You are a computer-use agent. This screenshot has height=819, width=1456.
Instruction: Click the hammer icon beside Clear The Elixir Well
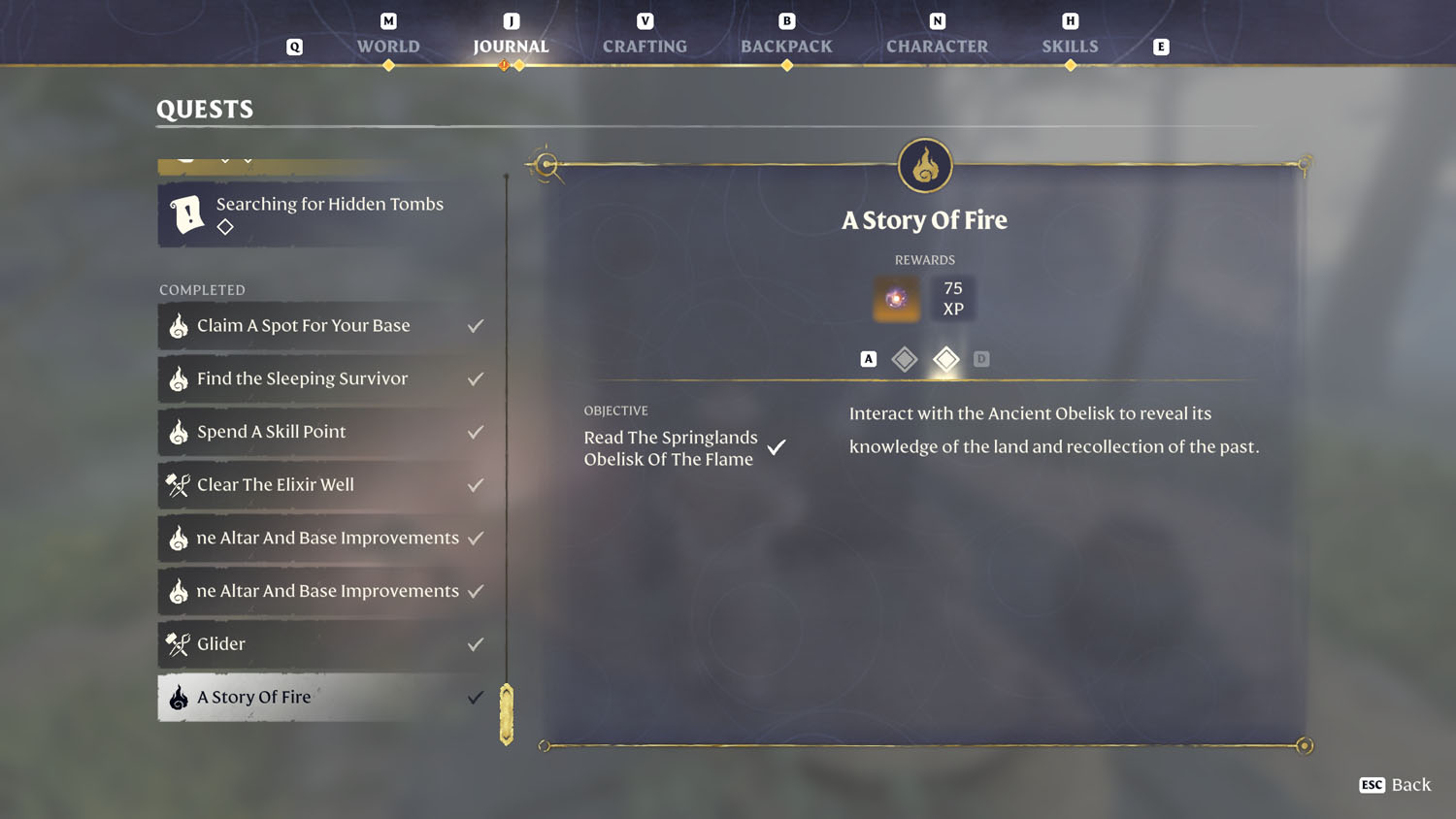(x=179, y=485)
